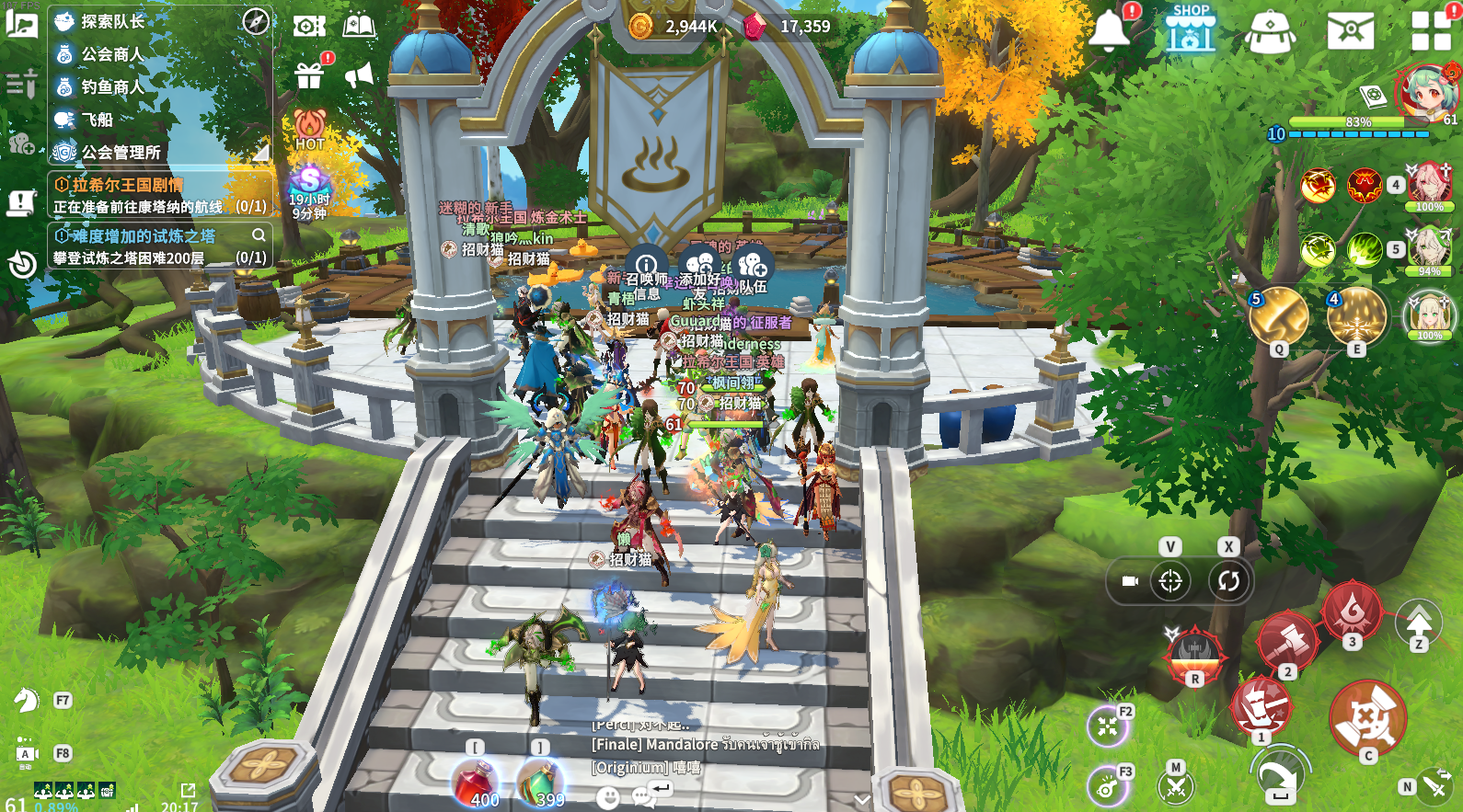Open the backpack inventory
Screen dimensions: 1463x812
1270,31
